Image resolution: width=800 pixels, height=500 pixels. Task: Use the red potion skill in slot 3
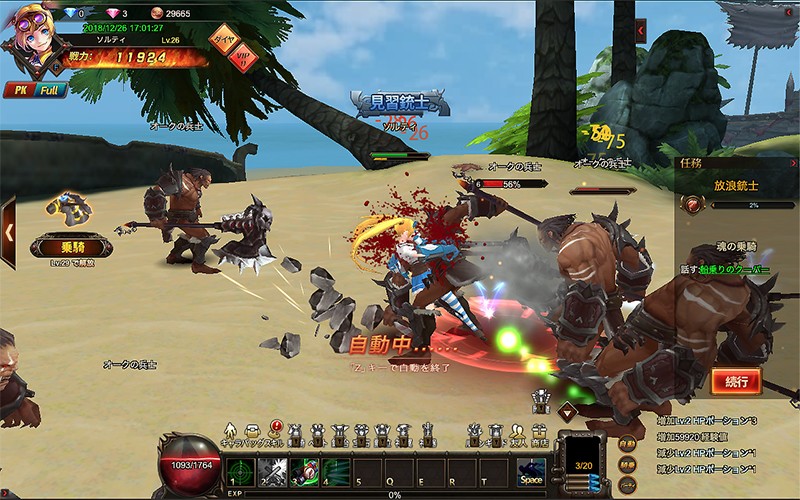pos(304,471)
